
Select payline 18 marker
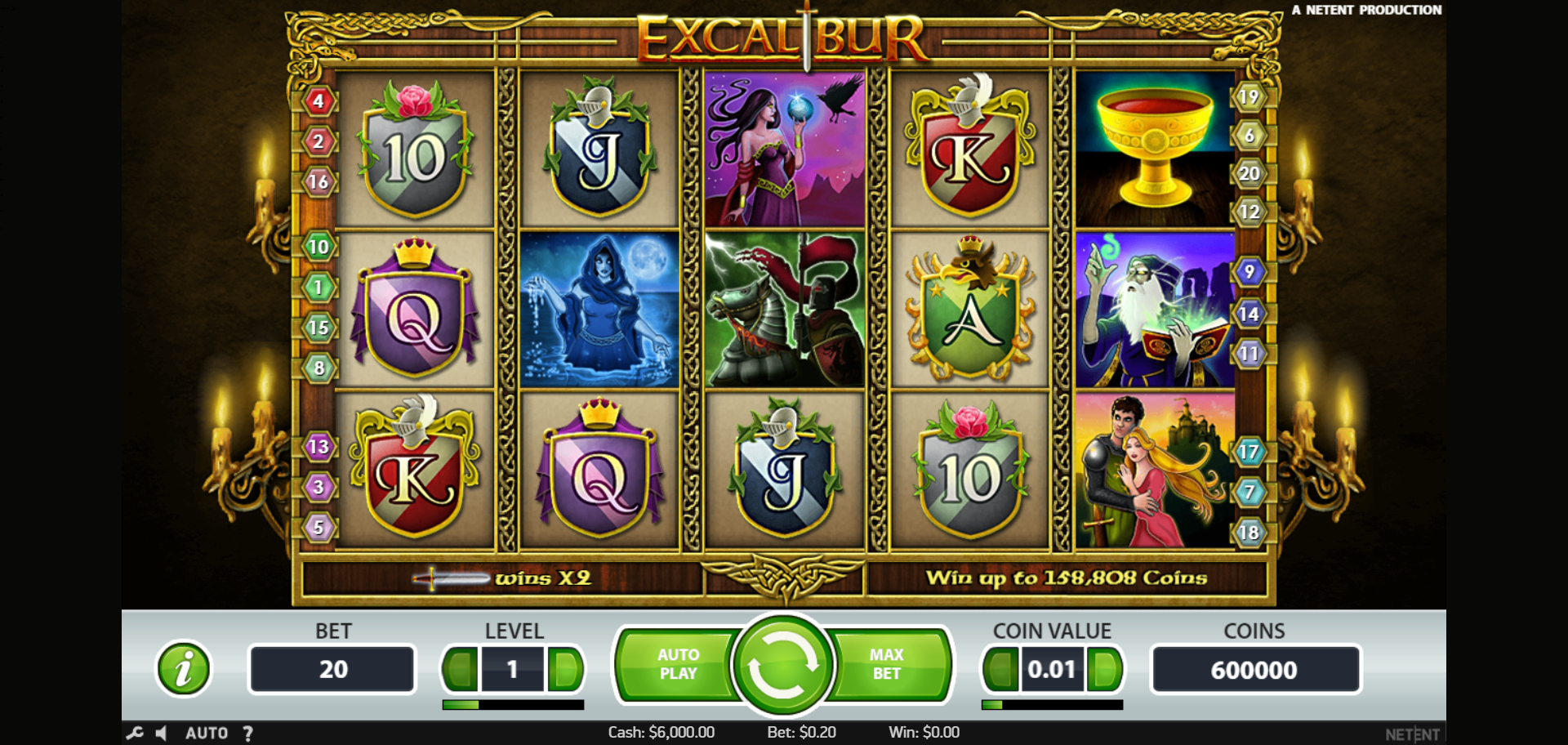(1249, 533)
